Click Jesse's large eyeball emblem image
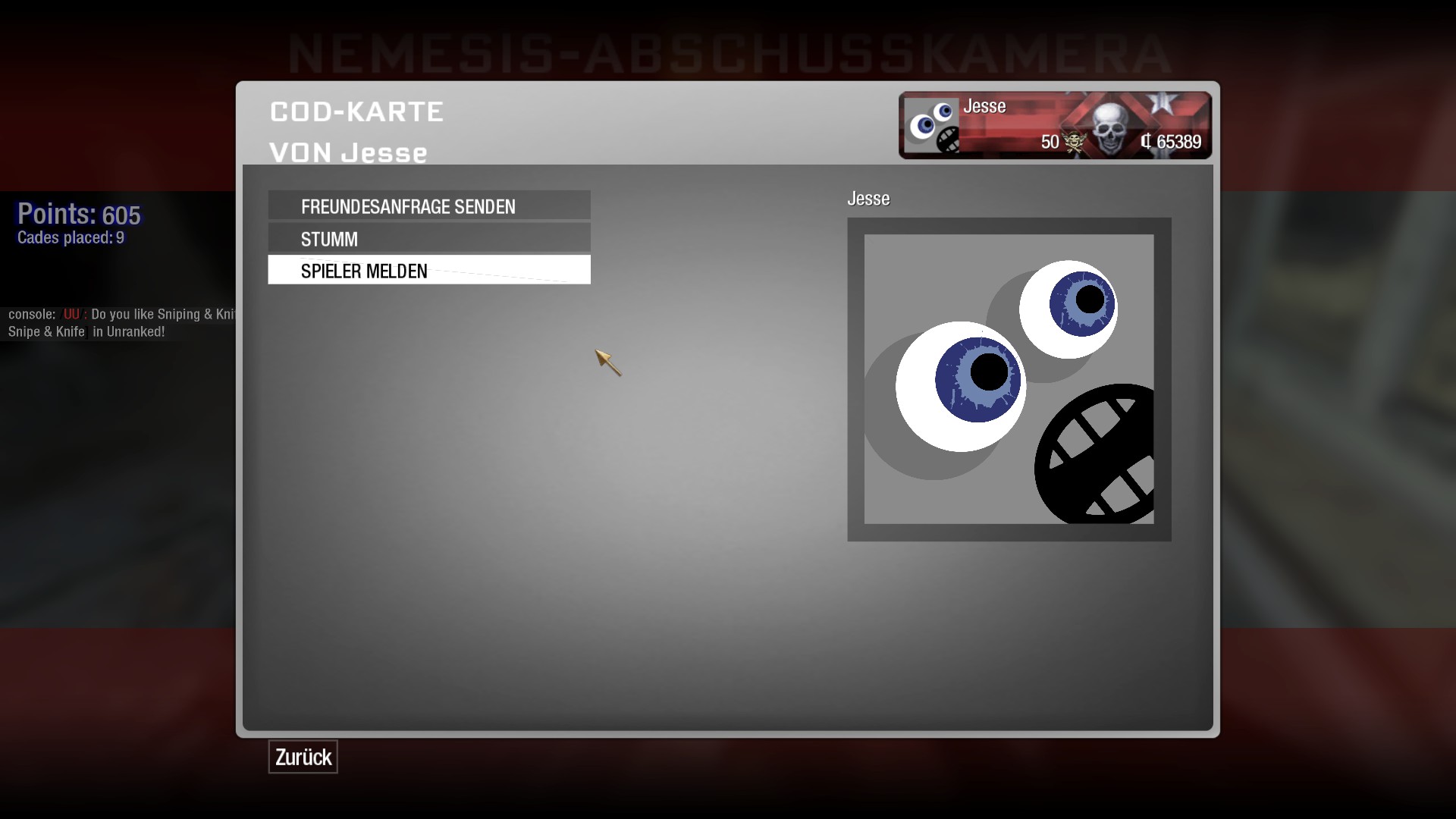The height and width of the screenshot is (819, 1456). coord(1009,379)
